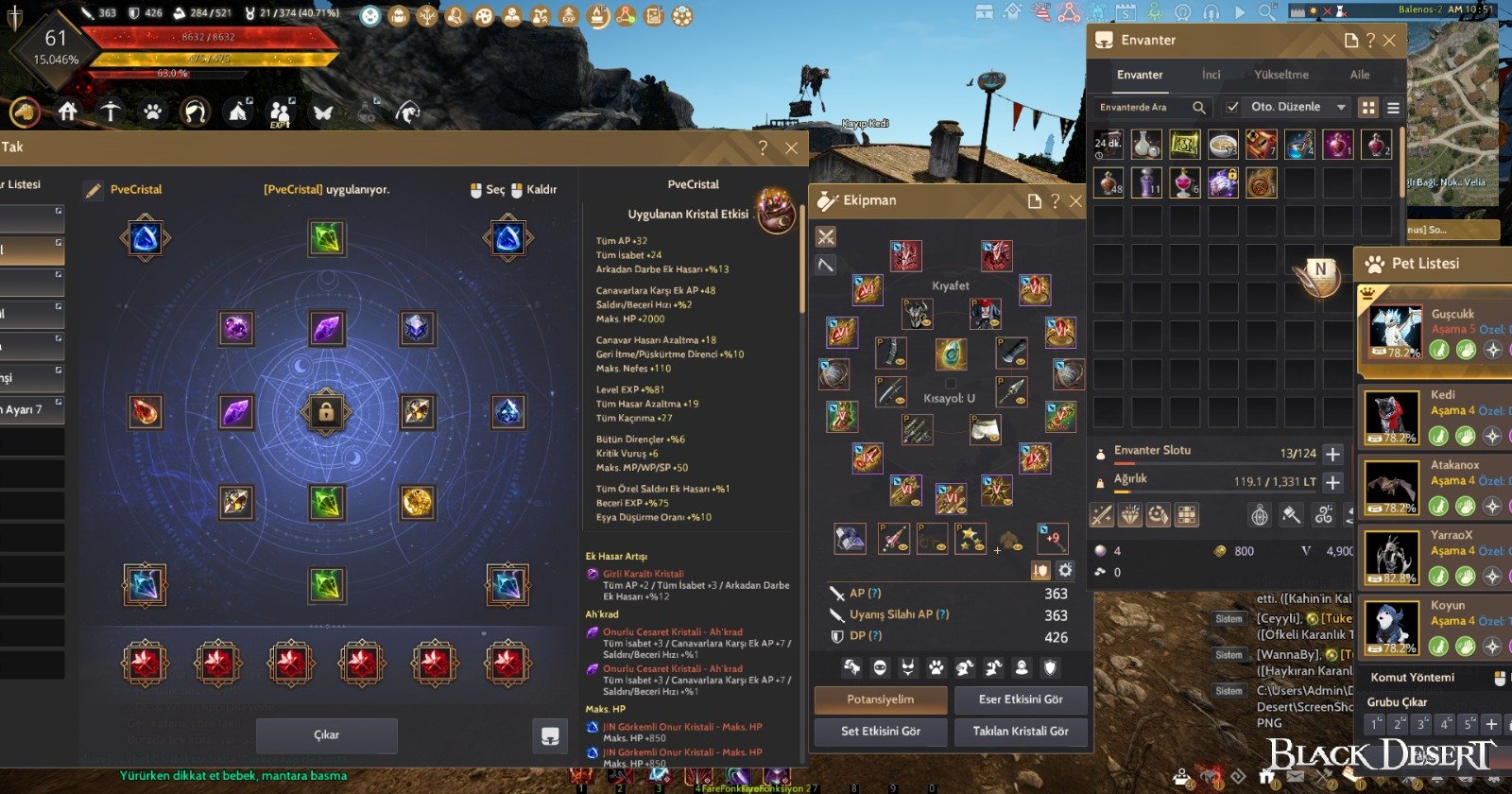Close the crystal Tak window
The width and height of the screenshot is (1512, 794).
(792, 148)
